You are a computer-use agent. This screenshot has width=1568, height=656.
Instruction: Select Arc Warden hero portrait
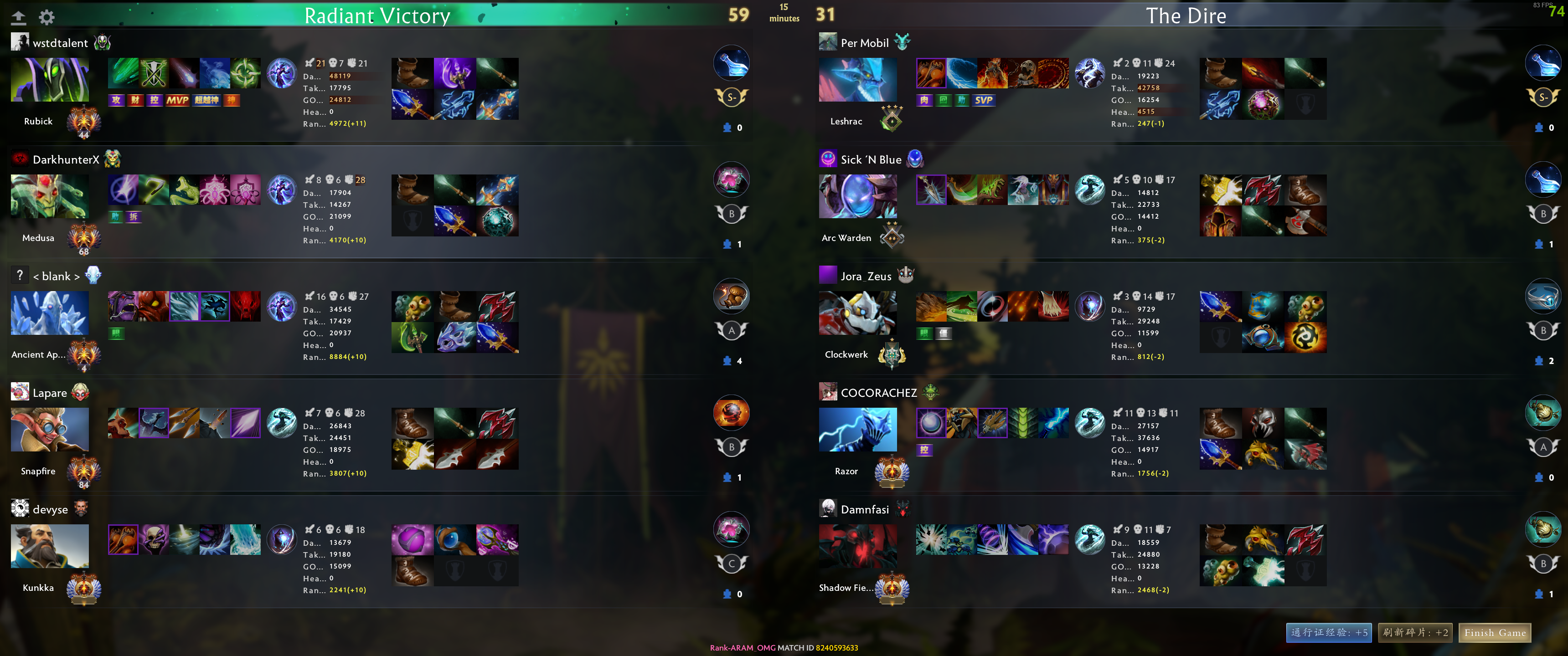(x=857, y=196)
